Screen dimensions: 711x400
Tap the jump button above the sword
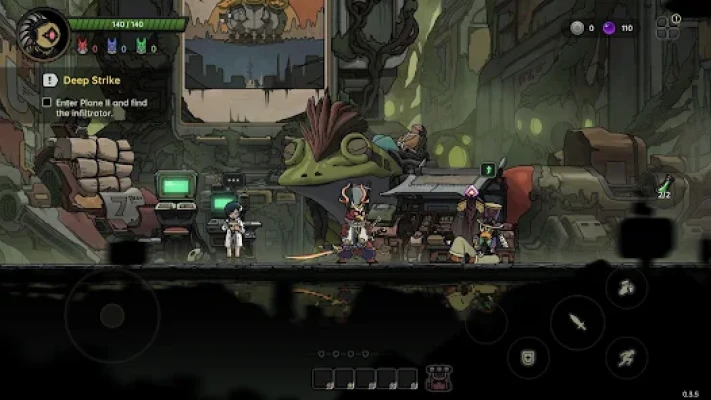coord(626,288)
